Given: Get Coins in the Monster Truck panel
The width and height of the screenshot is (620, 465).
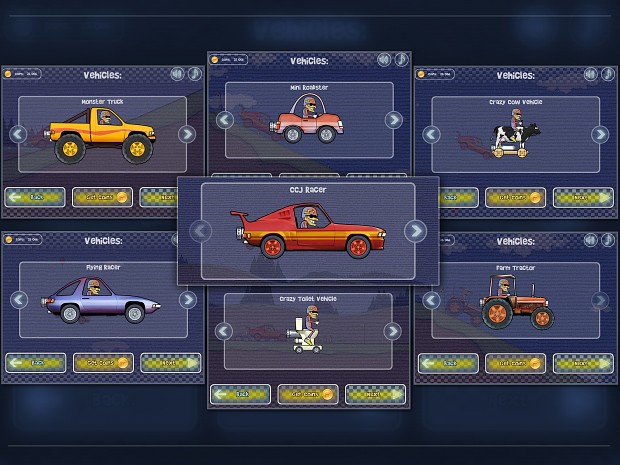Looking at the screenshot, I should [x=102, y=197].
